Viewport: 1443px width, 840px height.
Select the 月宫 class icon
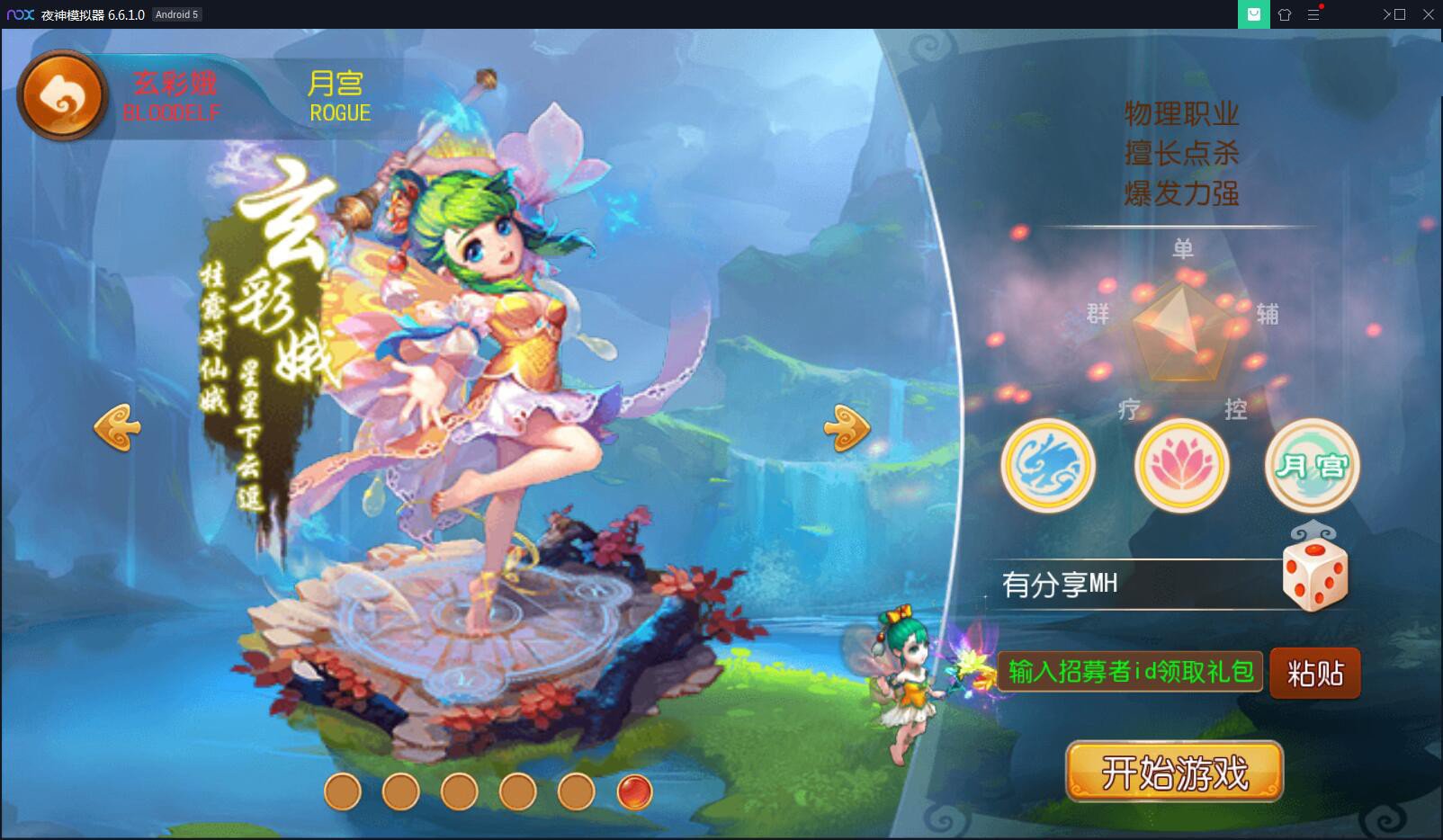(x=1312, y=464)
